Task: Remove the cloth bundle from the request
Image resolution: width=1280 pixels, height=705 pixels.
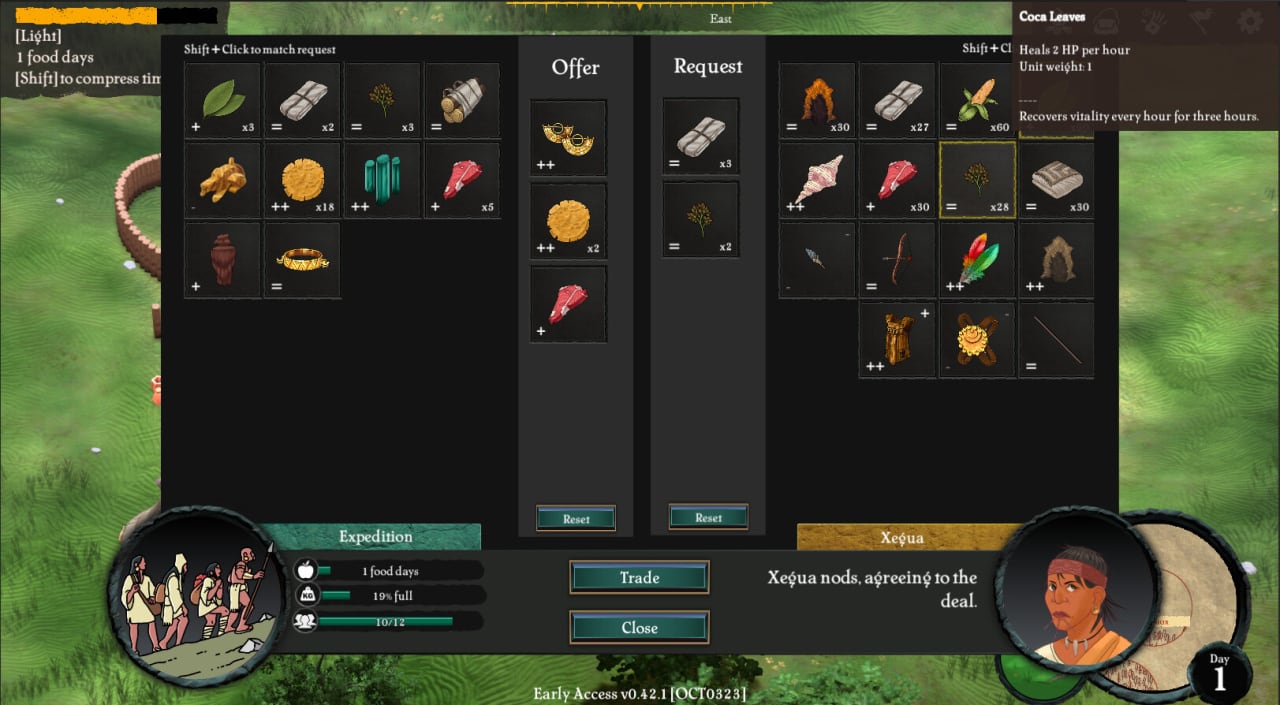Action: [701, 137]
